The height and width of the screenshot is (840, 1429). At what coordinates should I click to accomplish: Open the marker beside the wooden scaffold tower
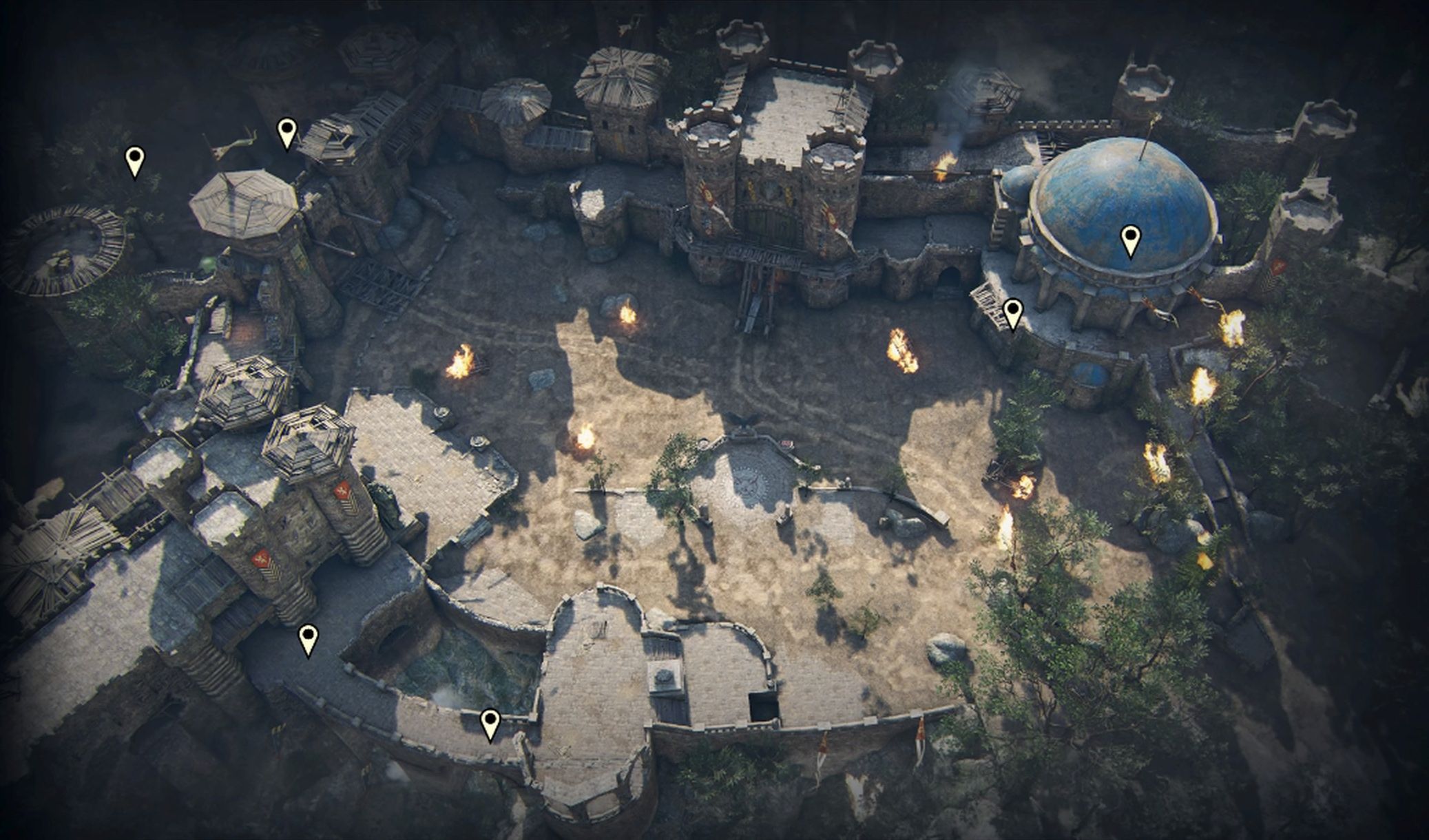[x=287, y=131]
